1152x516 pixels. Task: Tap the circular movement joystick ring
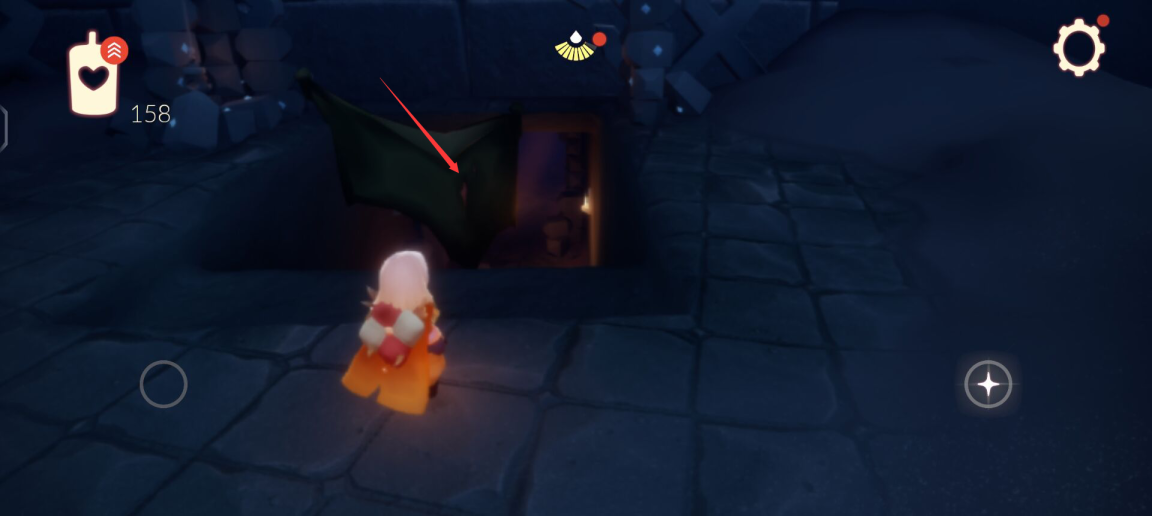pos(164,384)
